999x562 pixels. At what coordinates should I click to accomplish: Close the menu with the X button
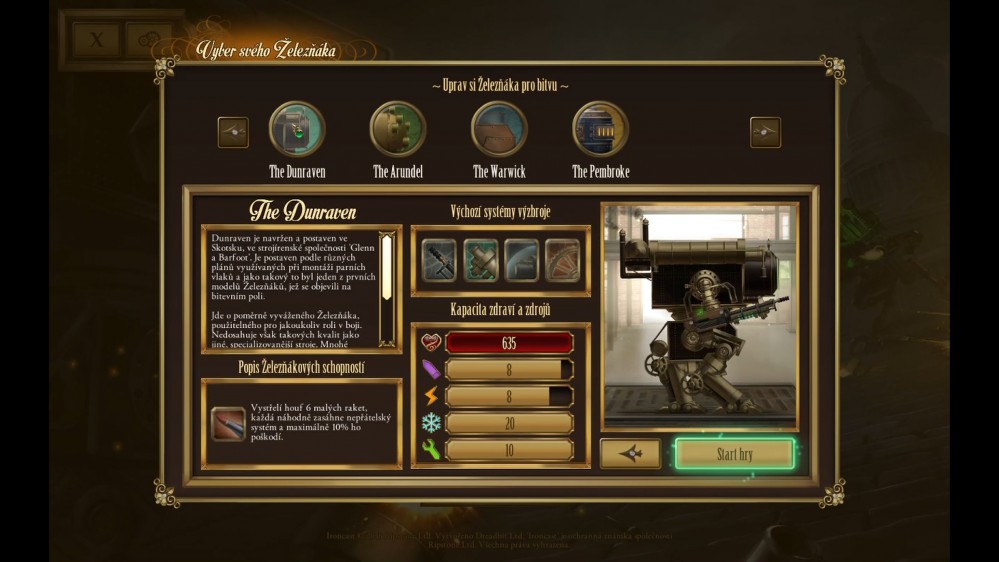pyautogui.click(x=98, y=41)
